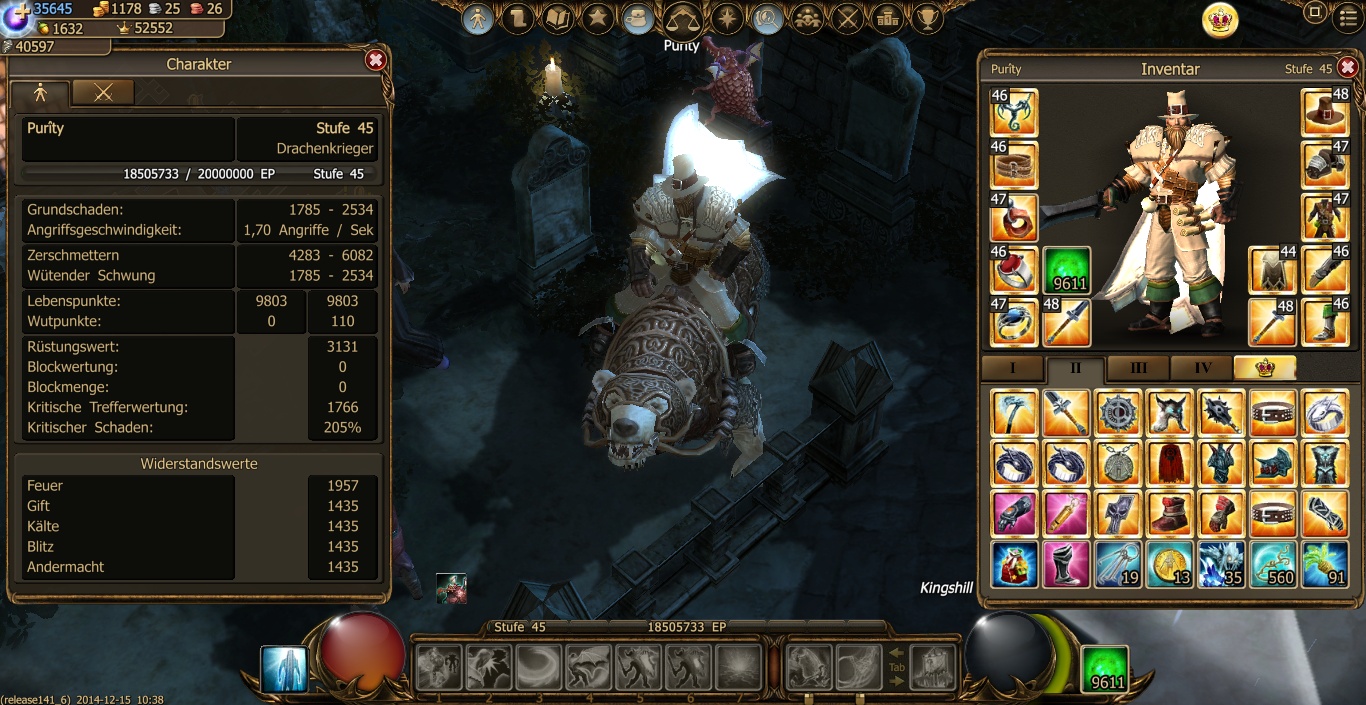Image resolution: width=1366 pixels, height=705 pixels.
Task: Pick the item stack showing 560
Action: (1273, 564)
